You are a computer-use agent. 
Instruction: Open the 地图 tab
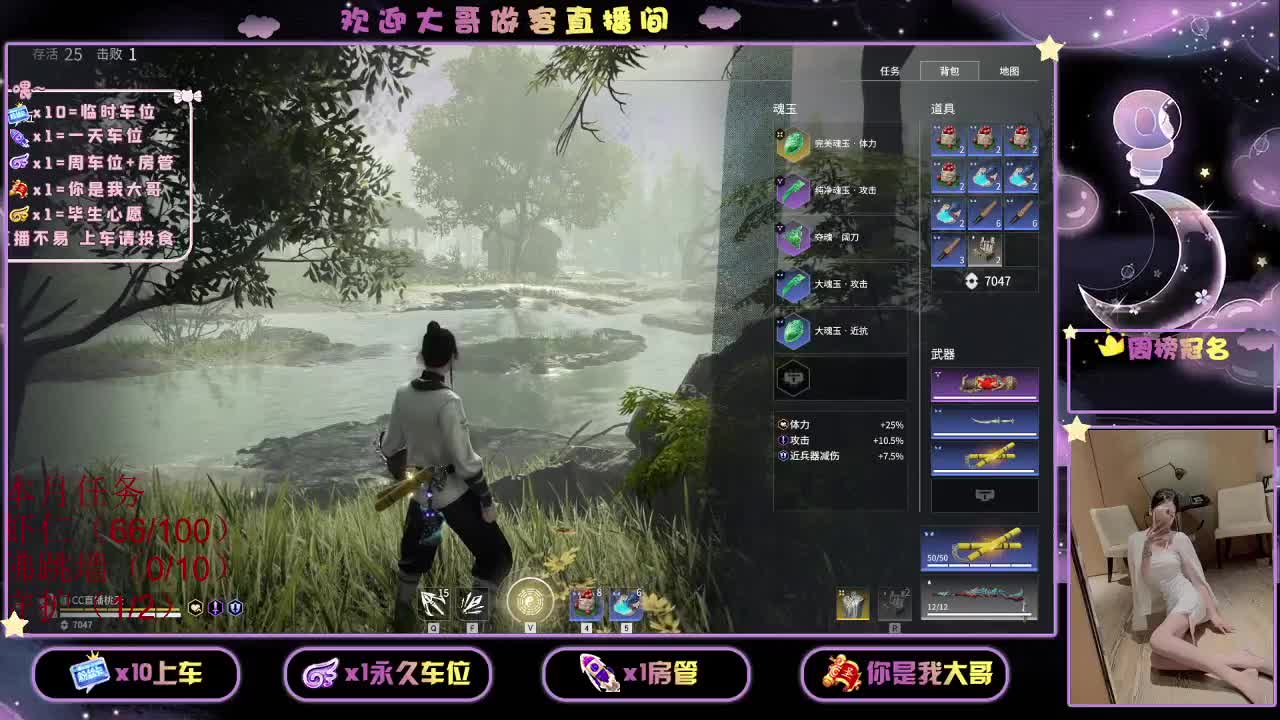point(1011,71)
